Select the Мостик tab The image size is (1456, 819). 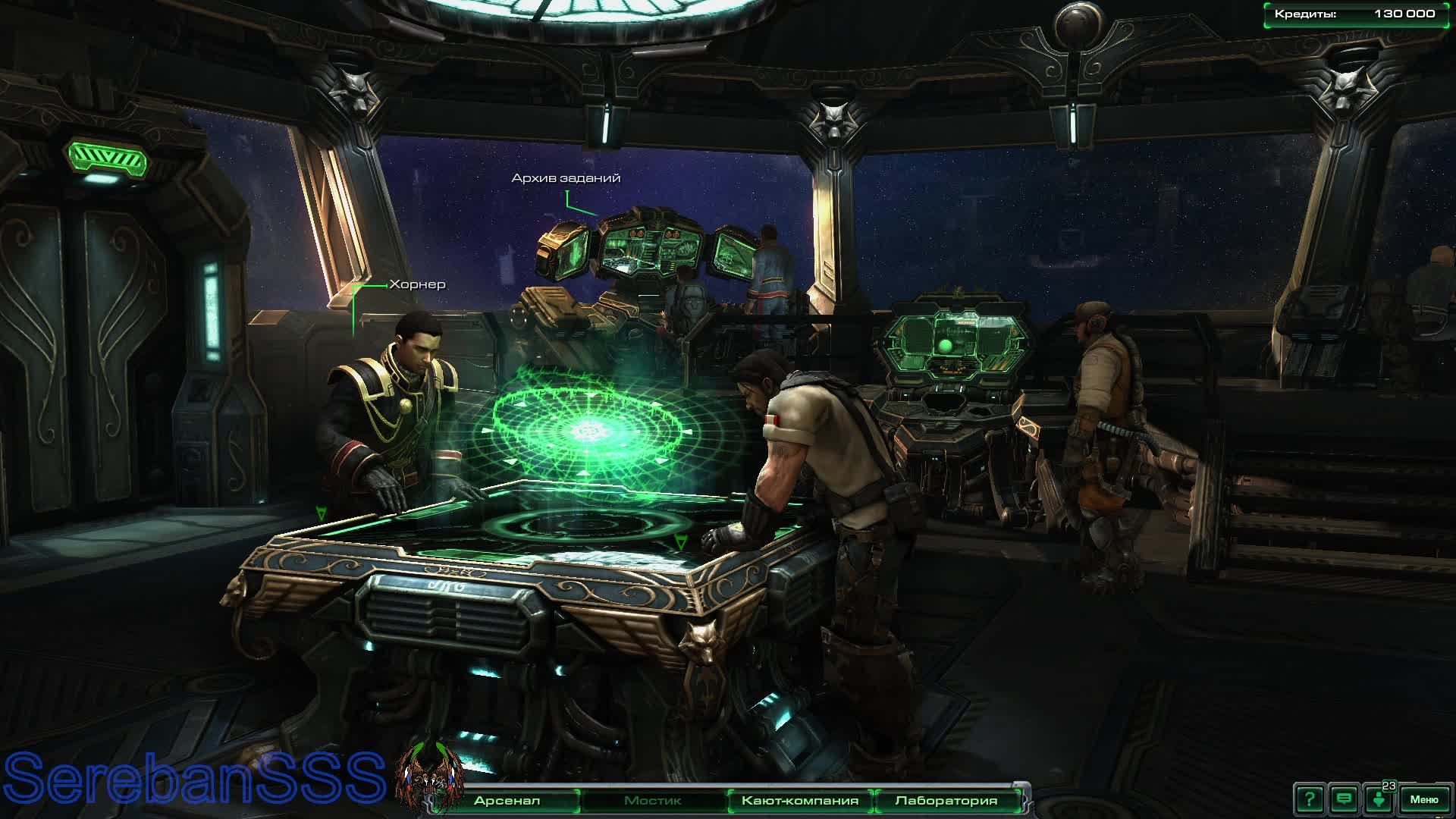652,800
